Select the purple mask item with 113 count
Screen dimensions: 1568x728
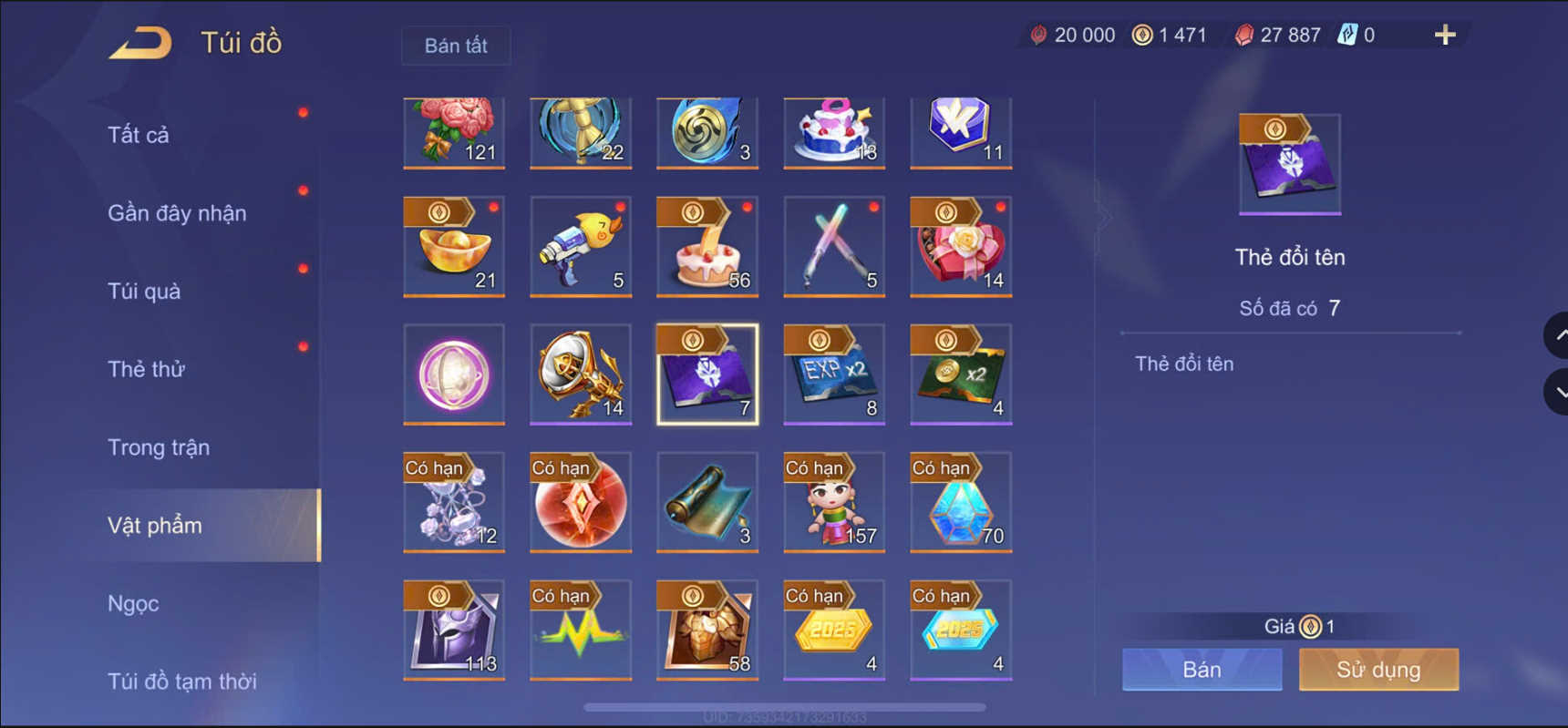tap(453, 630)
